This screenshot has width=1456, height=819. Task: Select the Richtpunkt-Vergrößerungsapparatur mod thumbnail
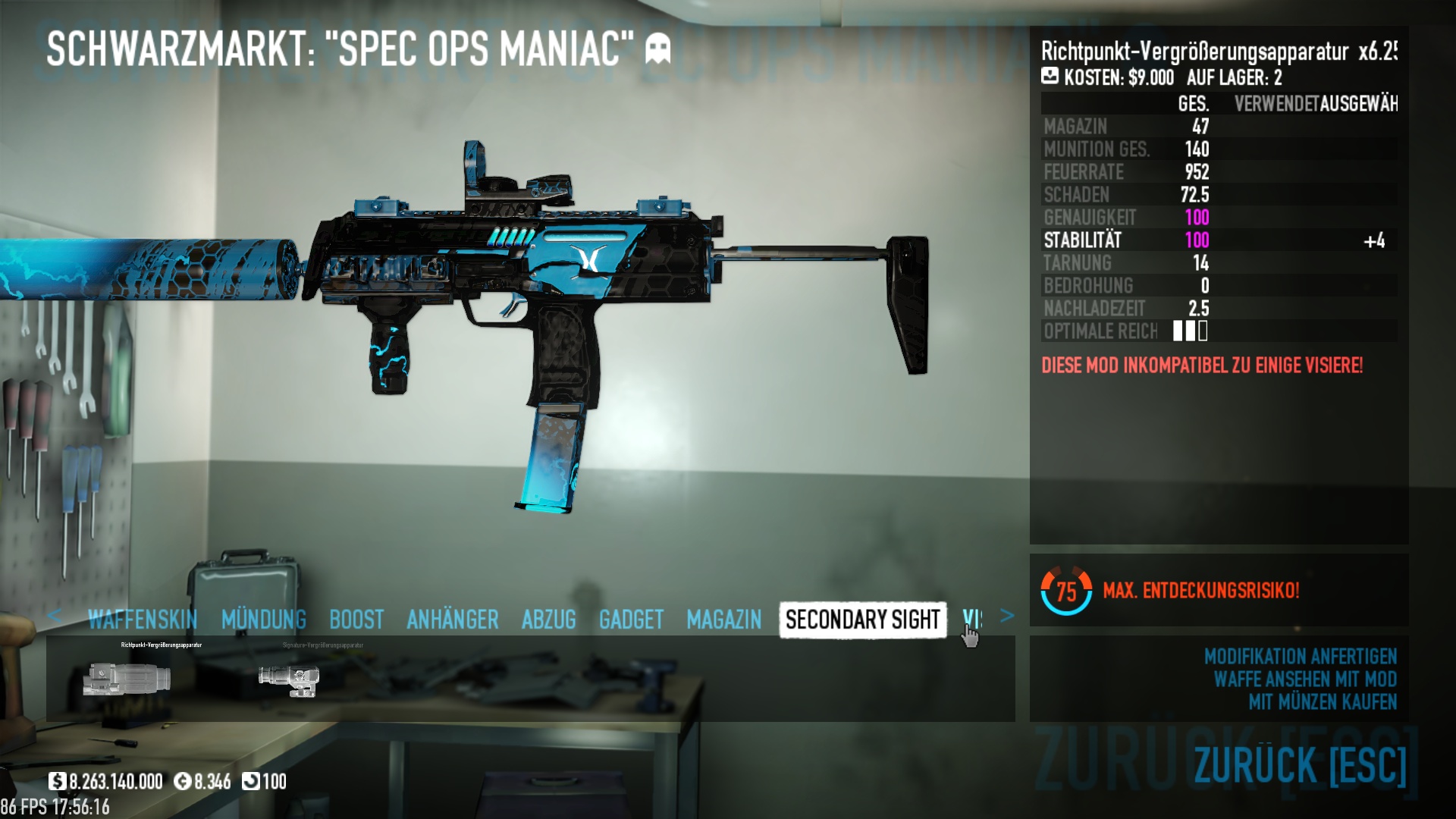[x=127, y=678]
